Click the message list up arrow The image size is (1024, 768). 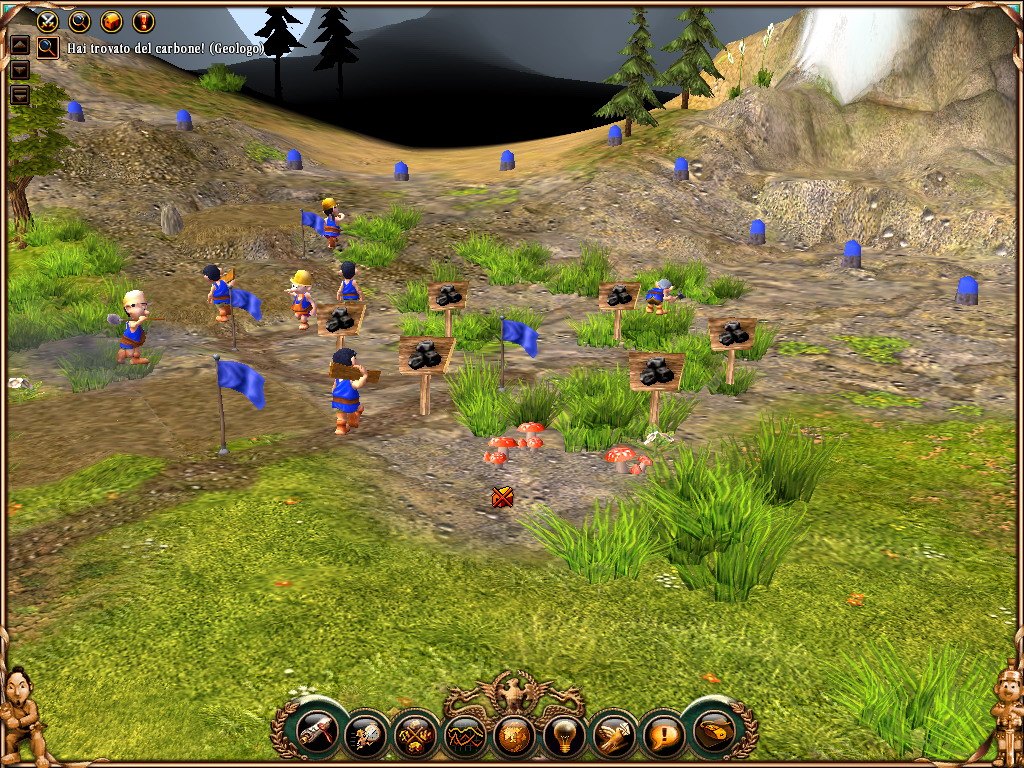pyautogui.click(x=19, y=45)
